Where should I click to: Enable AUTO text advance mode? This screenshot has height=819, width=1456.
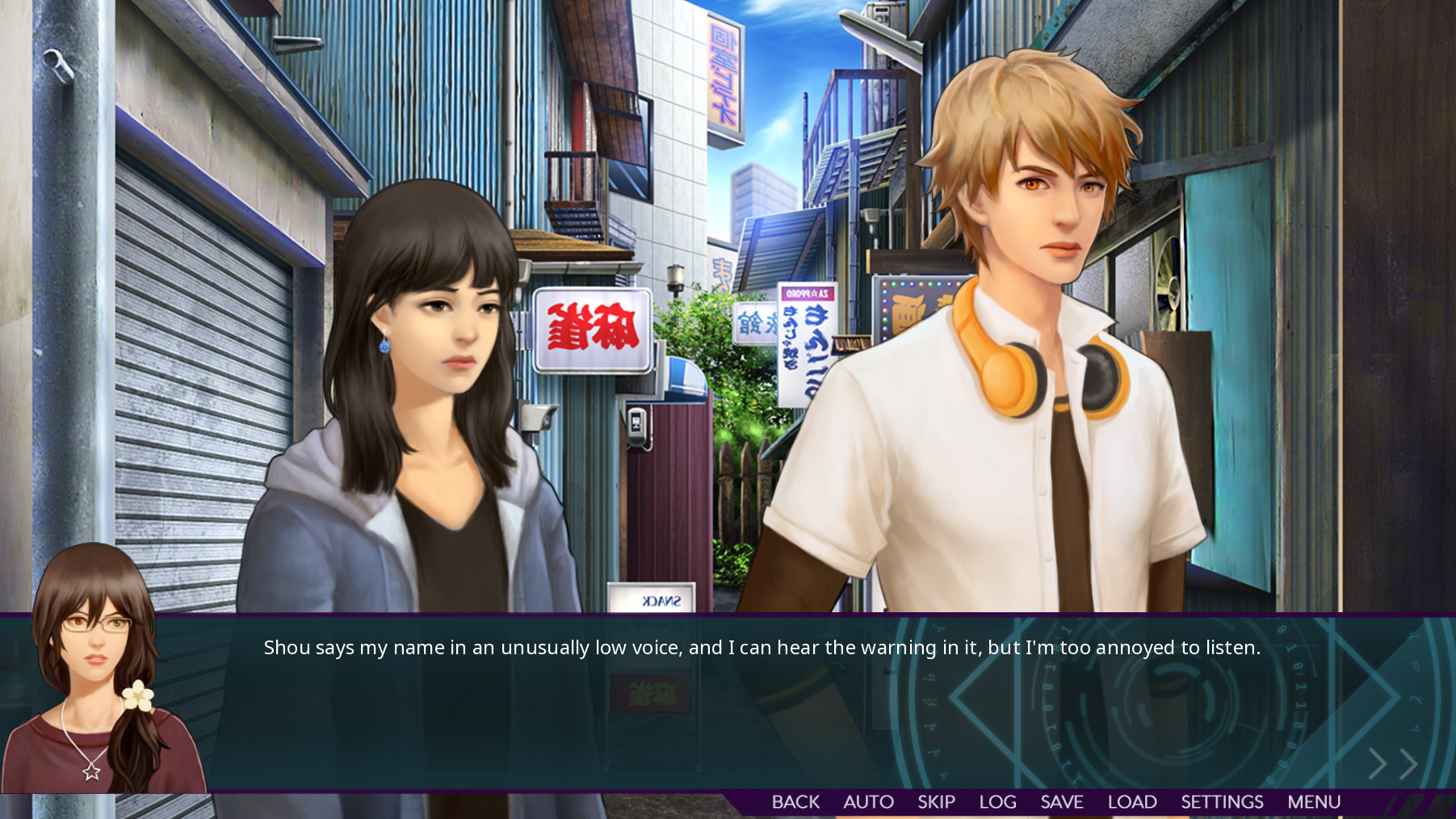click(x=868, y=801)
